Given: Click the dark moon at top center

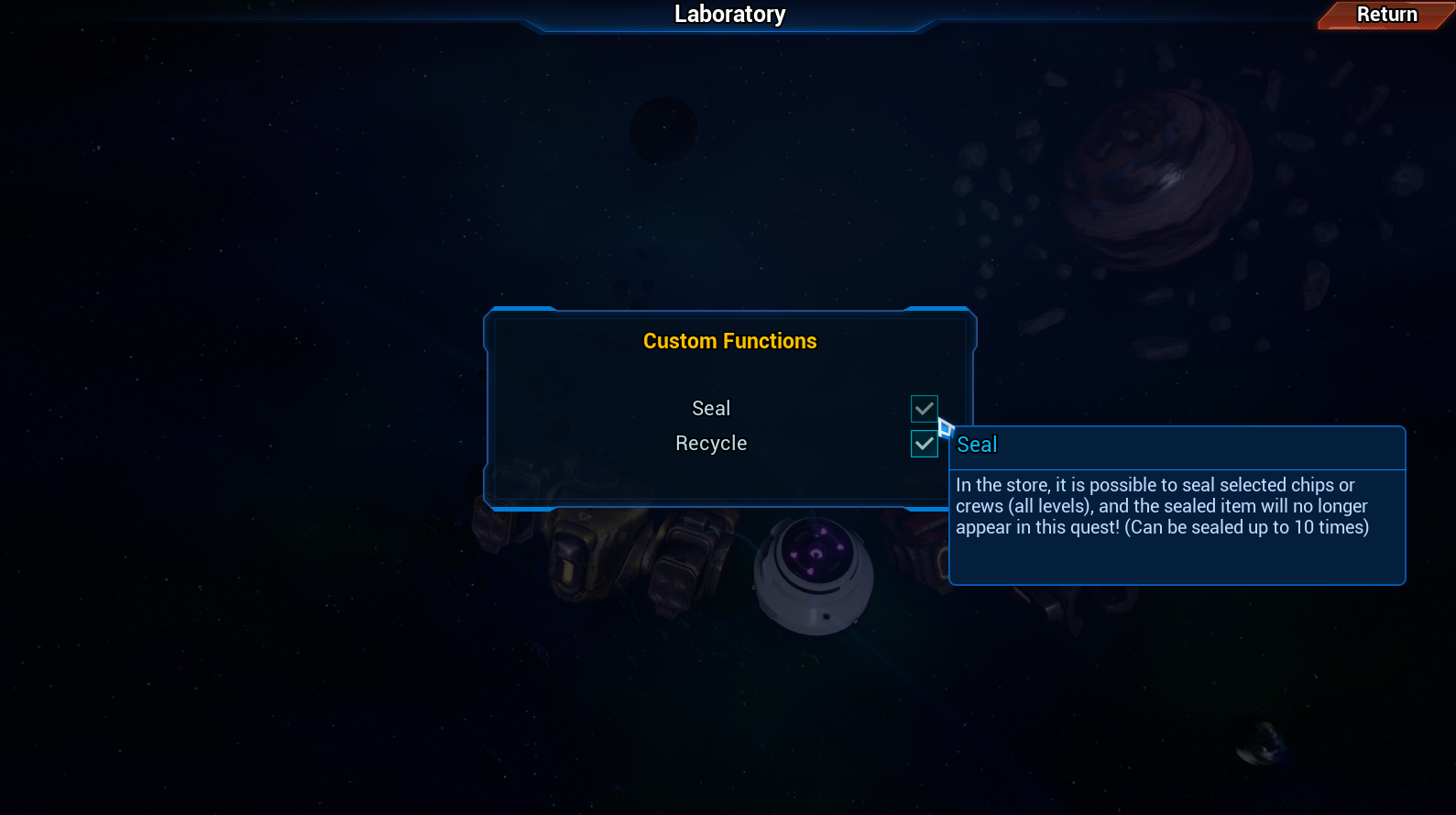Looking at the screenshot, I should (x=662, y=130).
